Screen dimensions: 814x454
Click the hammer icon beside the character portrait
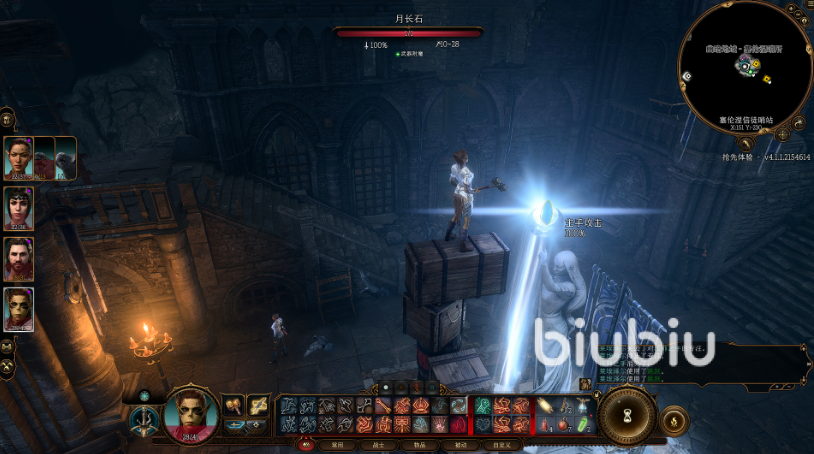[x=233, y=405]
